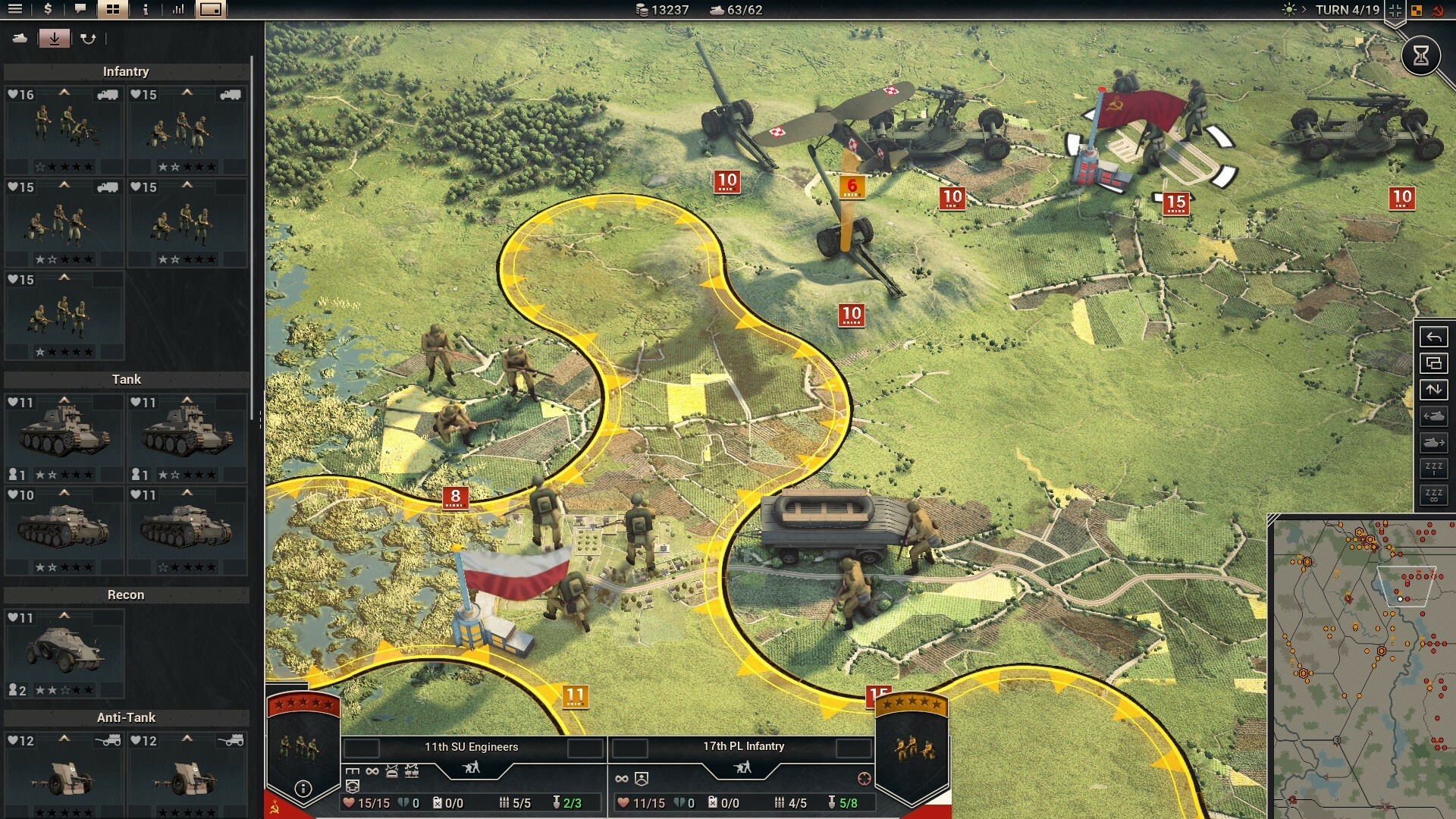
Task: Open scenario statistics bar-chart icon
Action: click(179, 10)
